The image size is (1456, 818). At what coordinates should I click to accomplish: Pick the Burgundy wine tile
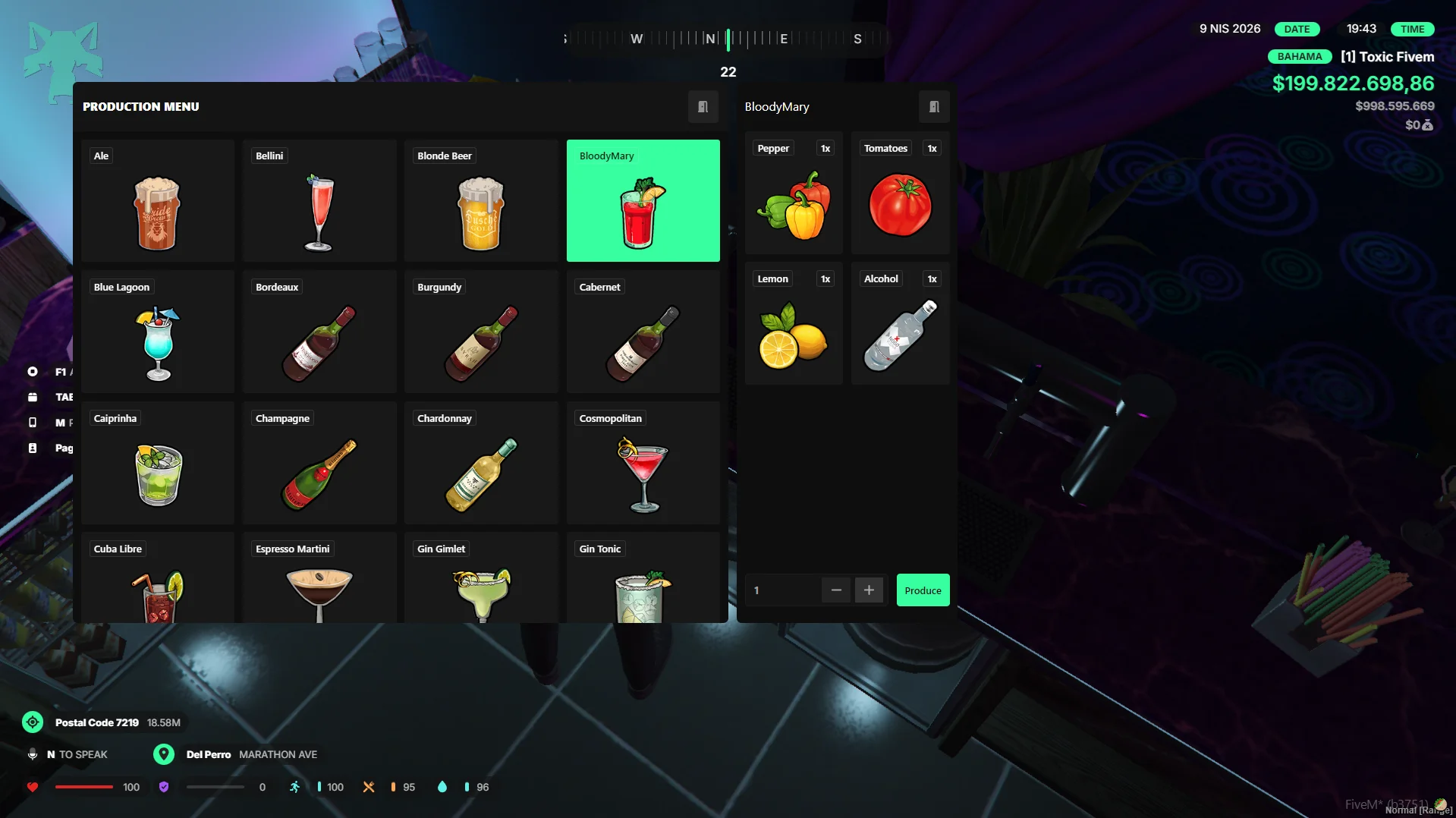coord(481,332)
